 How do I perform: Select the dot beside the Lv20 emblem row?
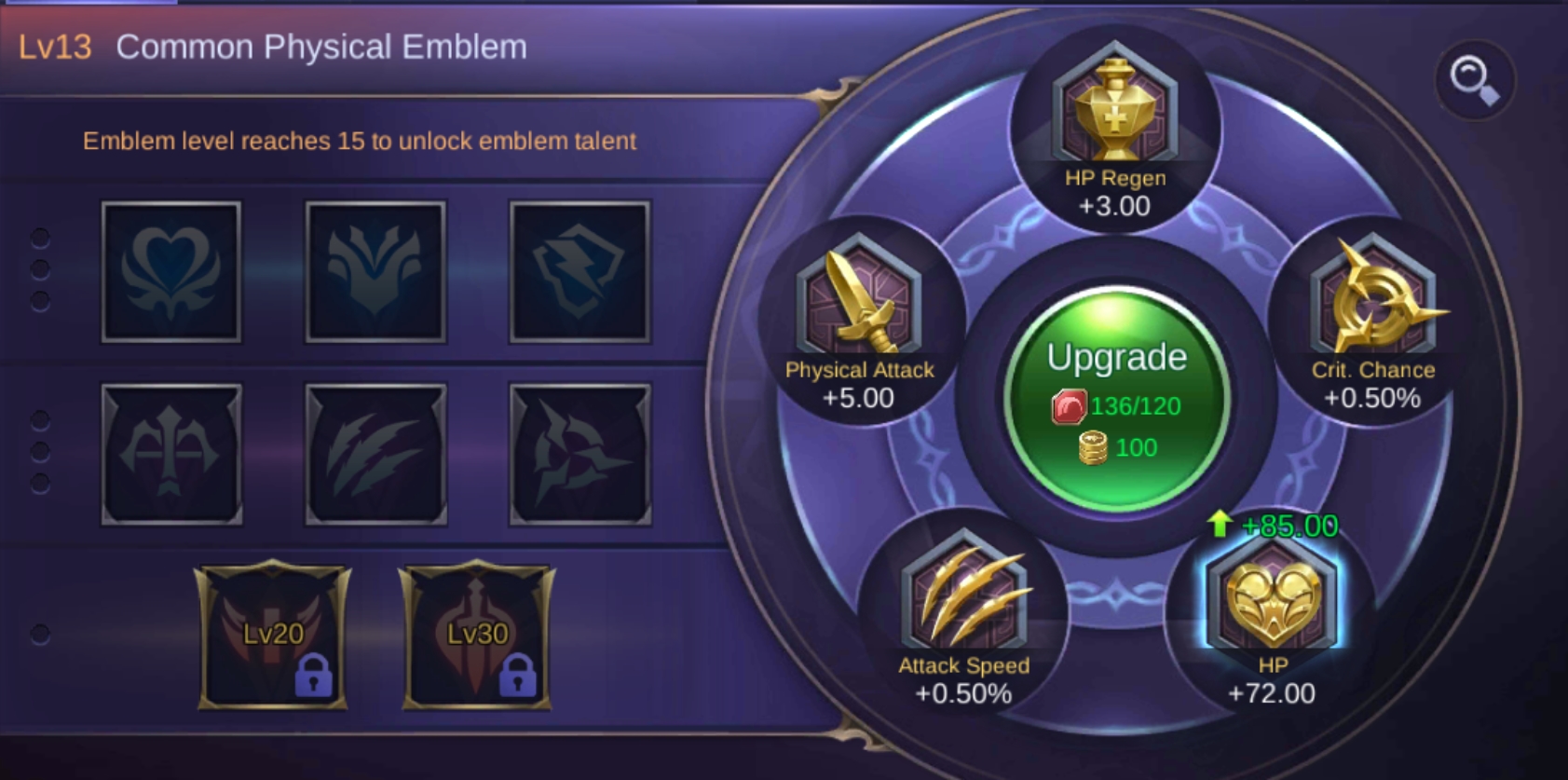(38, 635)
